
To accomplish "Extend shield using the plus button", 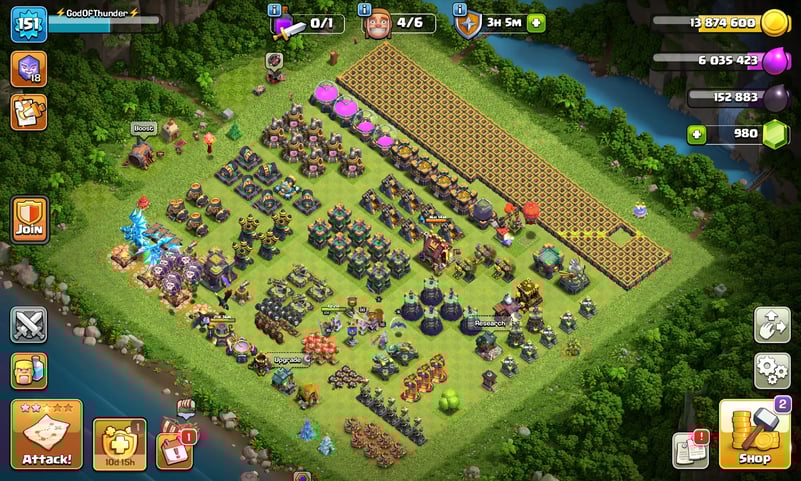I will pos(537,23).
